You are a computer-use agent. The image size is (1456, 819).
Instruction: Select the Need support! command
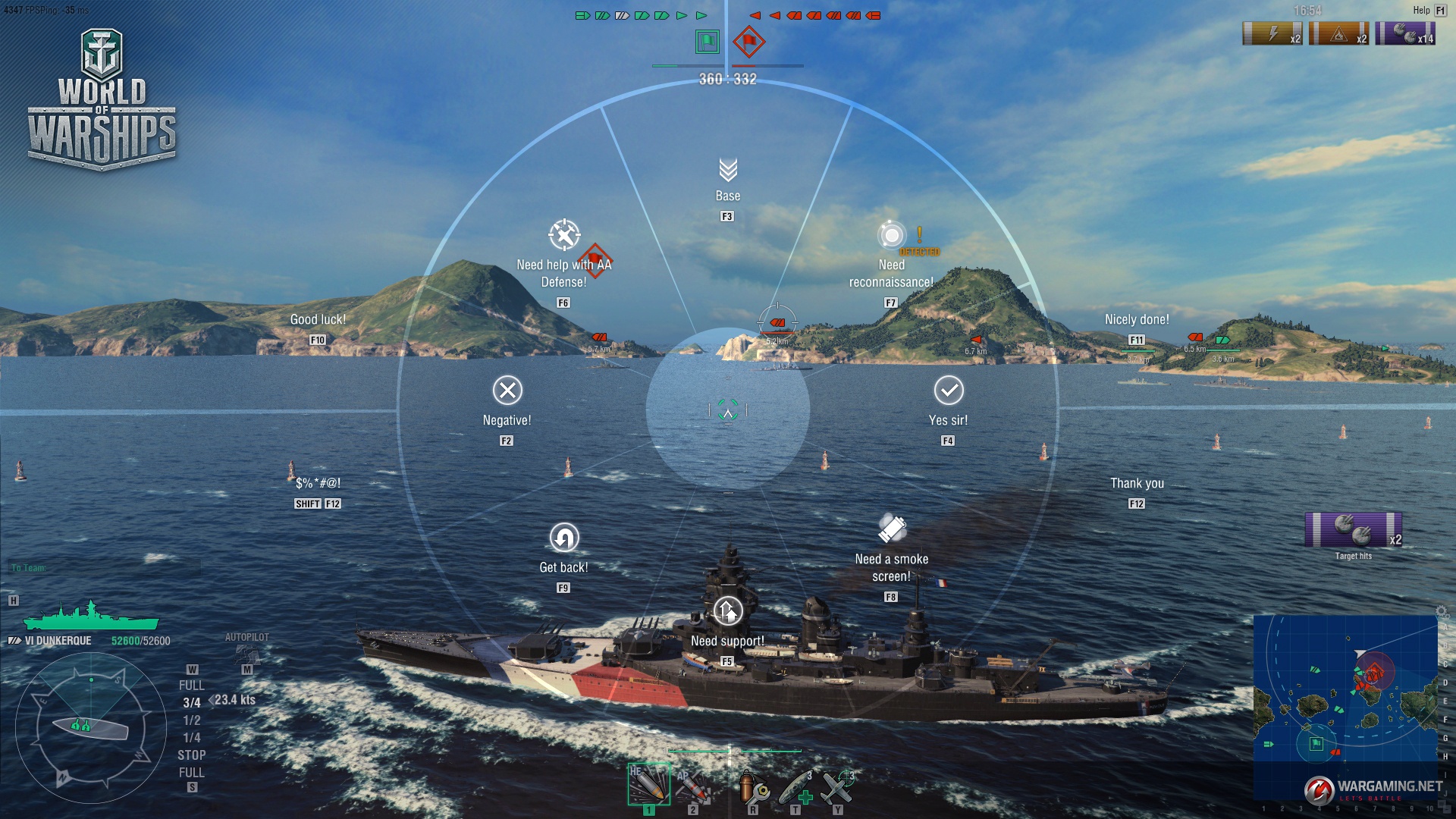(x=727, y=610)
